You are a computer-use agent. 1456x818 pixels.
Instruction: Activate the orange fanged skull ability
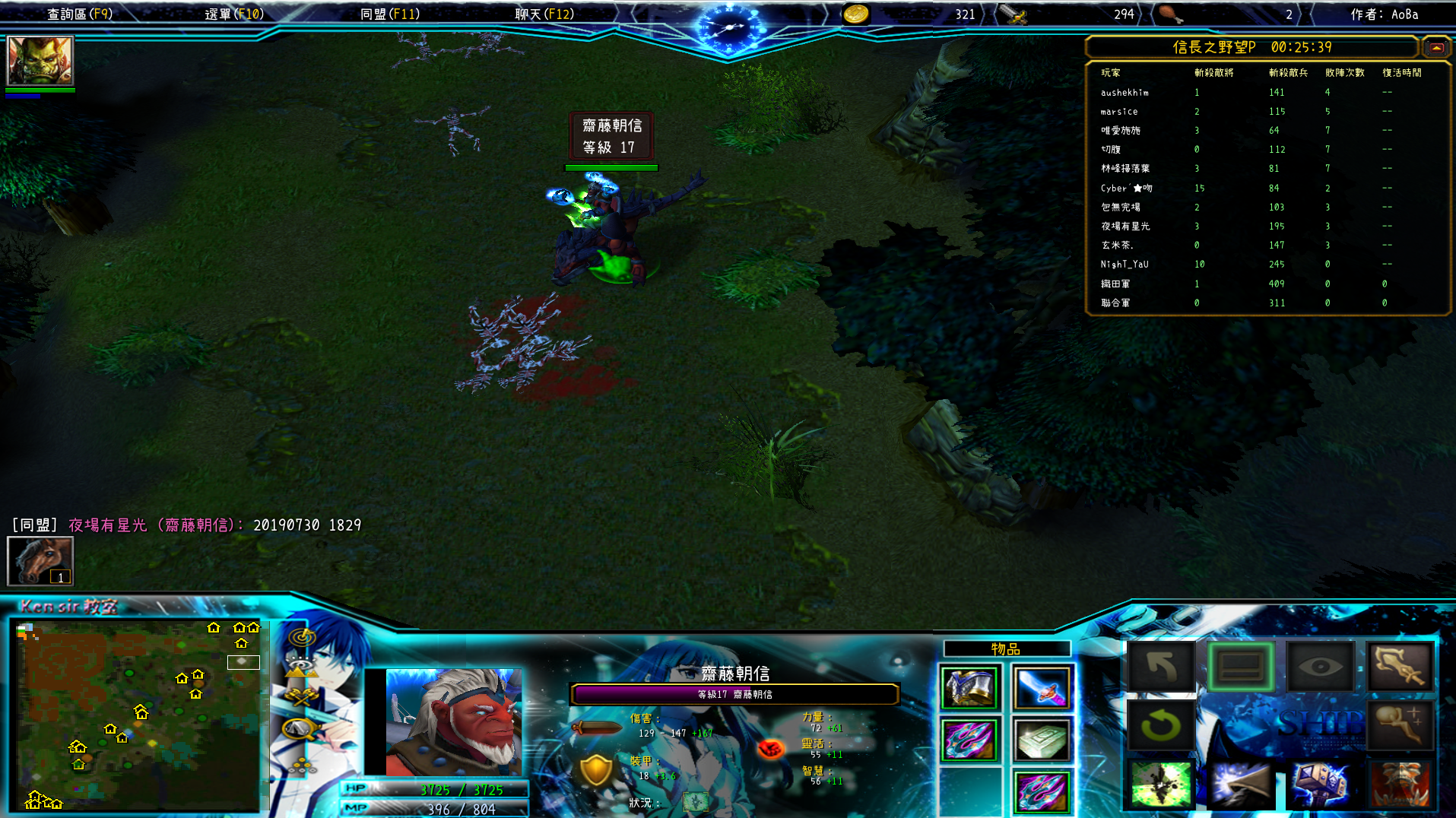coord(1400,784)
